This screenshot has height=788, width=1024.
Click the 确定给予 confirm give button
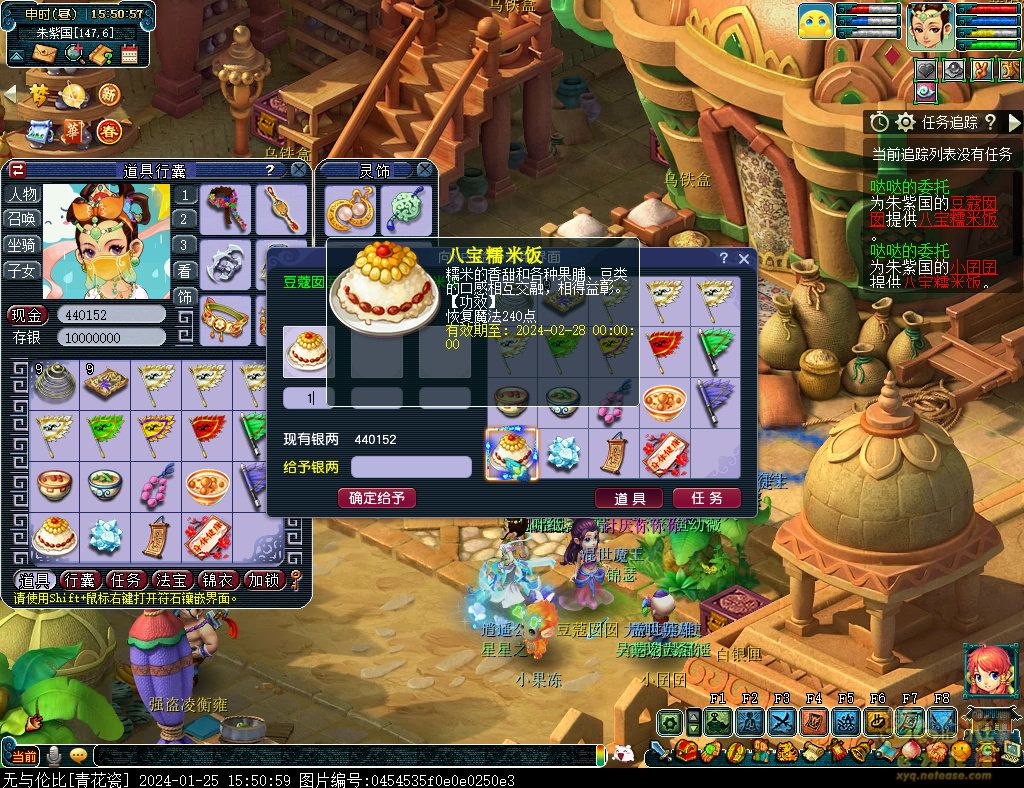click(377, 497)
